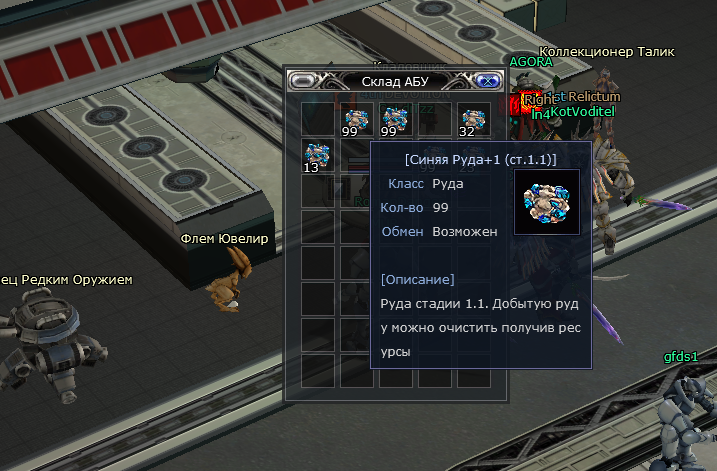Image resolution: width=717 pixels, height=471 pixels.
Task: Select the blue ore stack of 32
Action: point(473,119)
